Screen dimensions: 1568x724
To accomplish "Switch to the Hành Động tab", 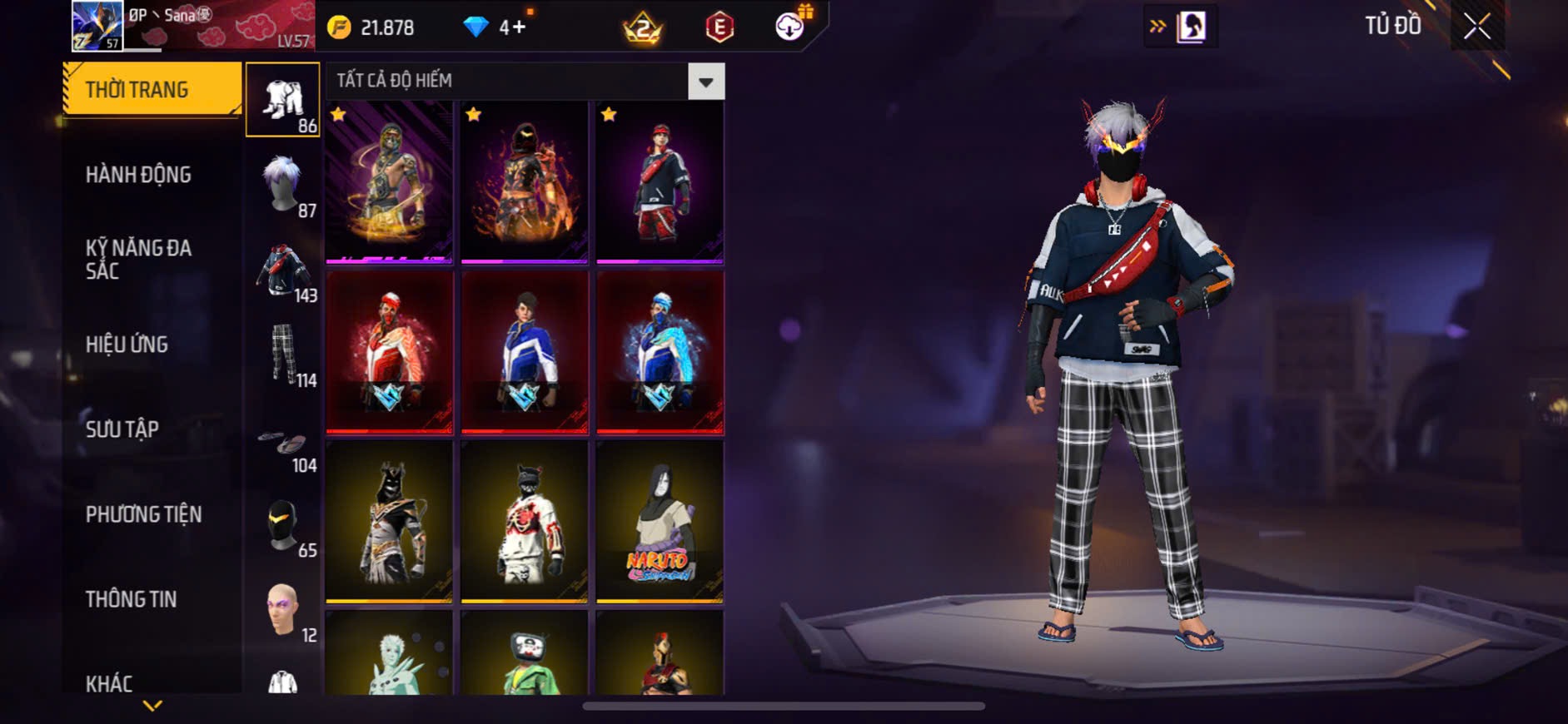I will pos(139,175).
